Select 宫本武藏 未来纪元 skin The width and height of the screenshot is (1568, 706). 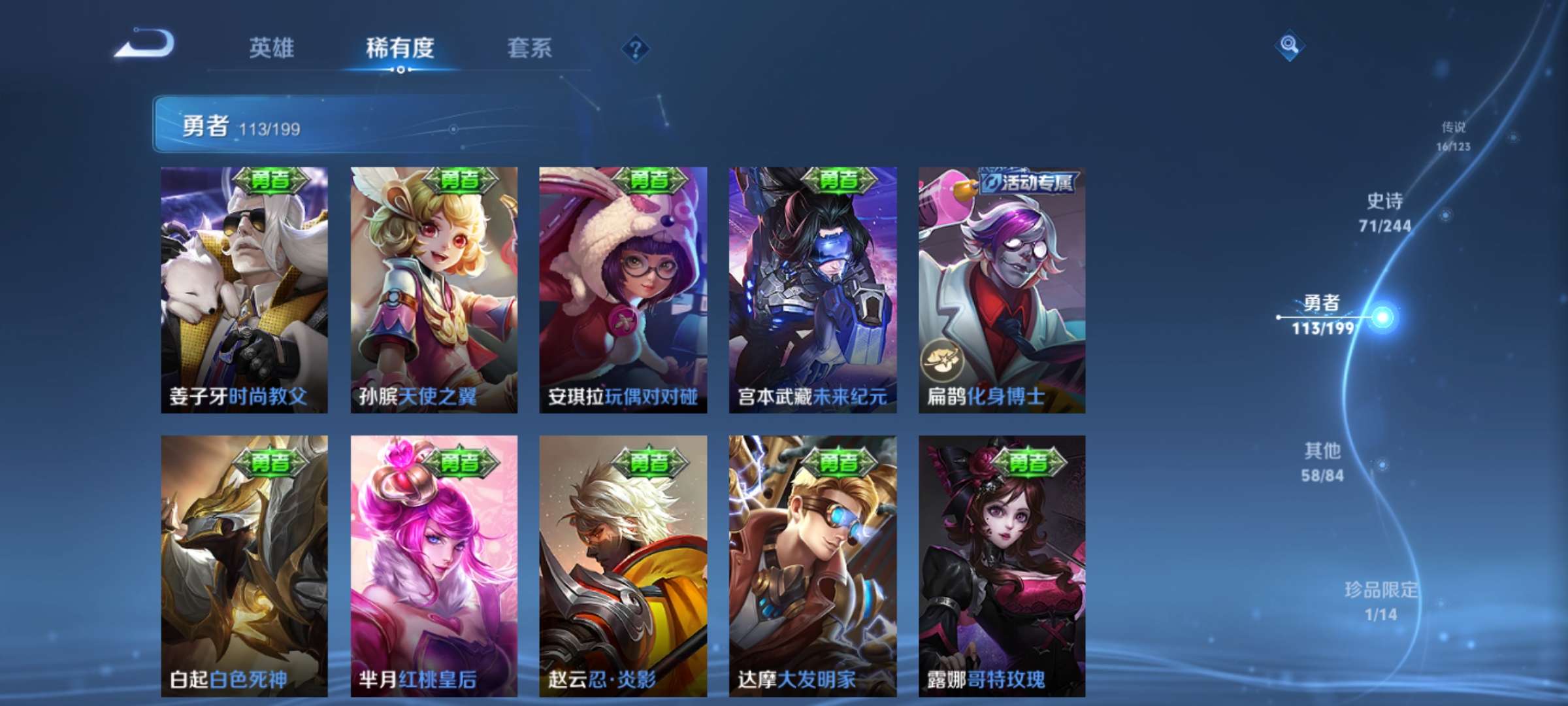[x=813, y=290]
